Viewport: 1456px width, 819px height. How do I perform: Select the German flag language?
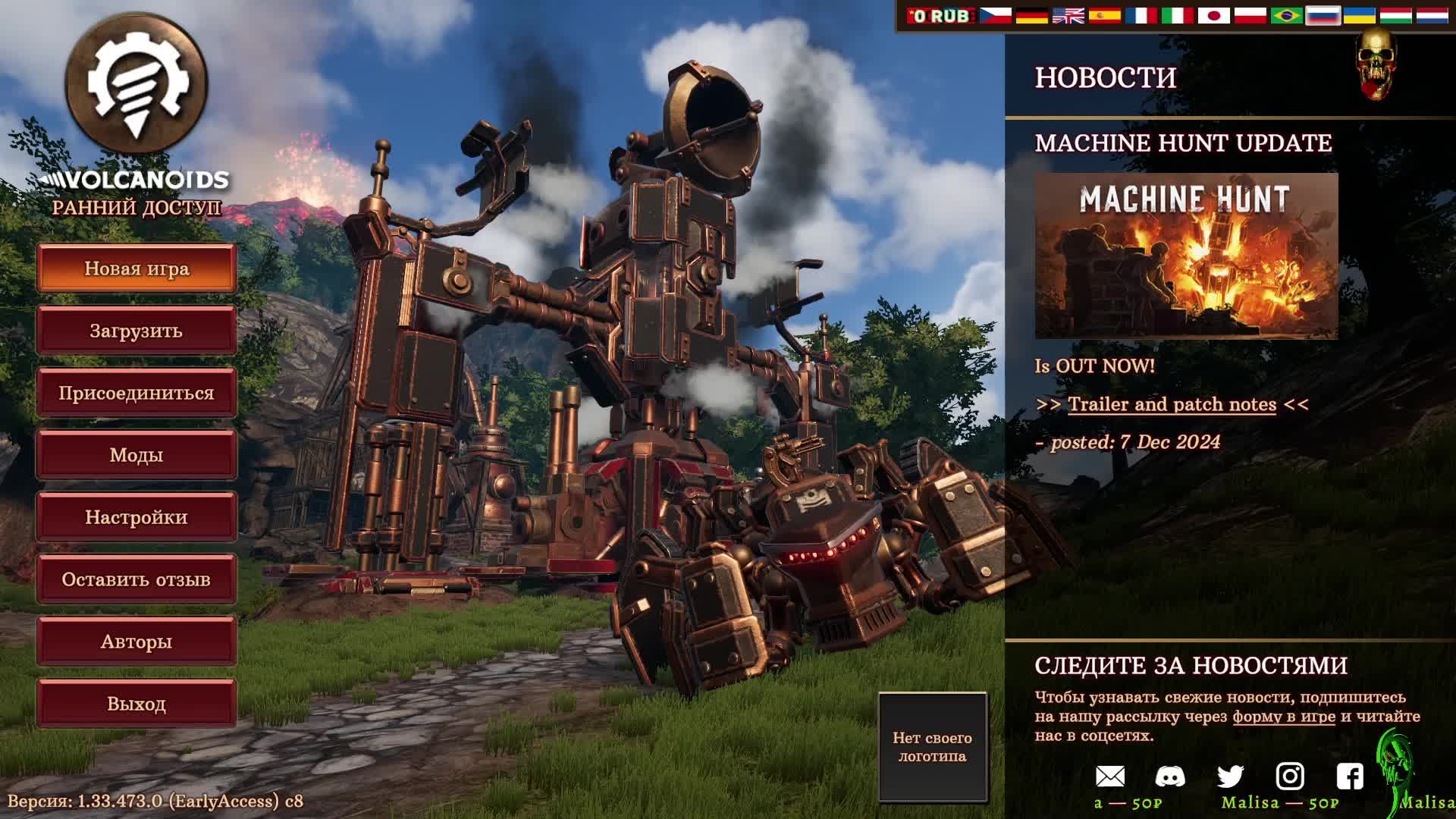1031,16
